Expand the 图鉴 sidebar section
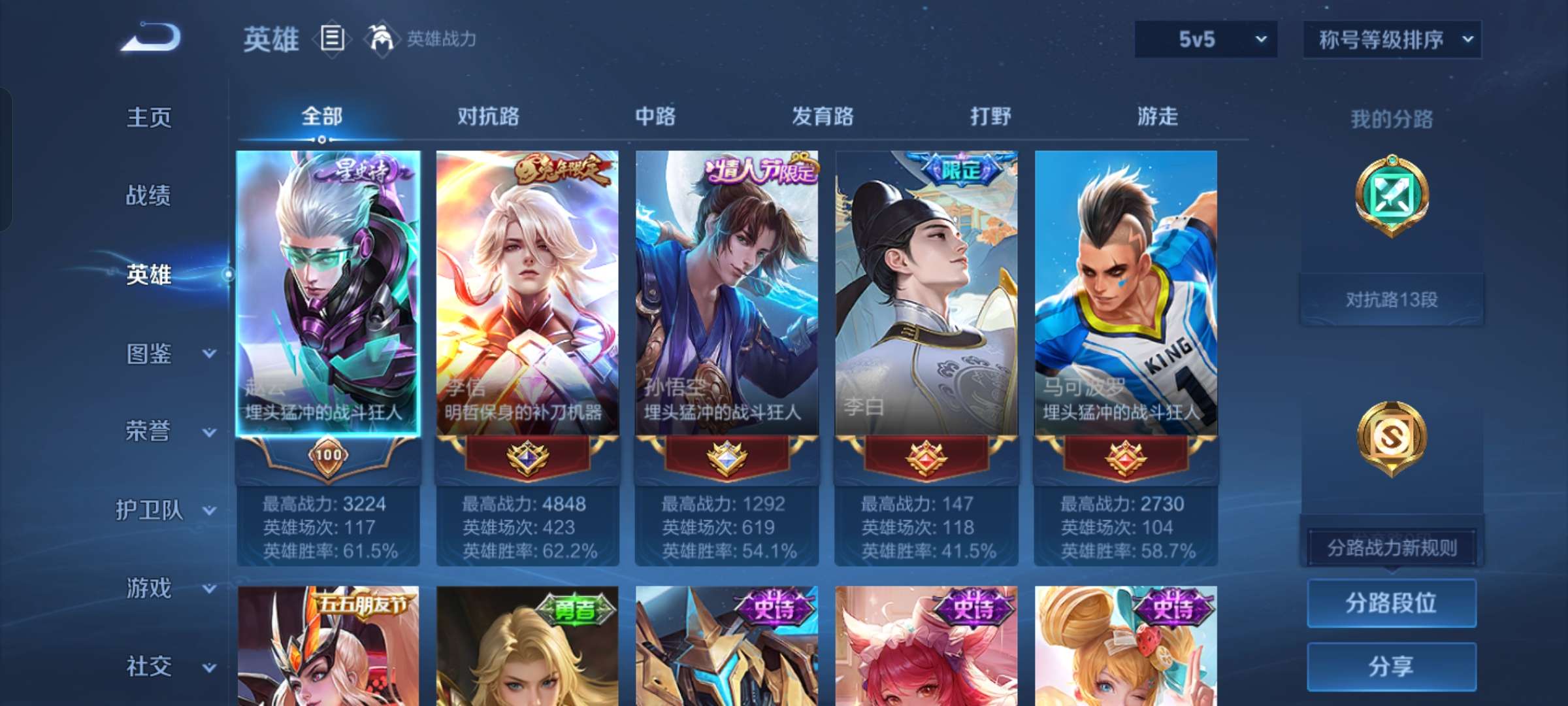This screenshot has width=1568, height=706. coord(149,354)
